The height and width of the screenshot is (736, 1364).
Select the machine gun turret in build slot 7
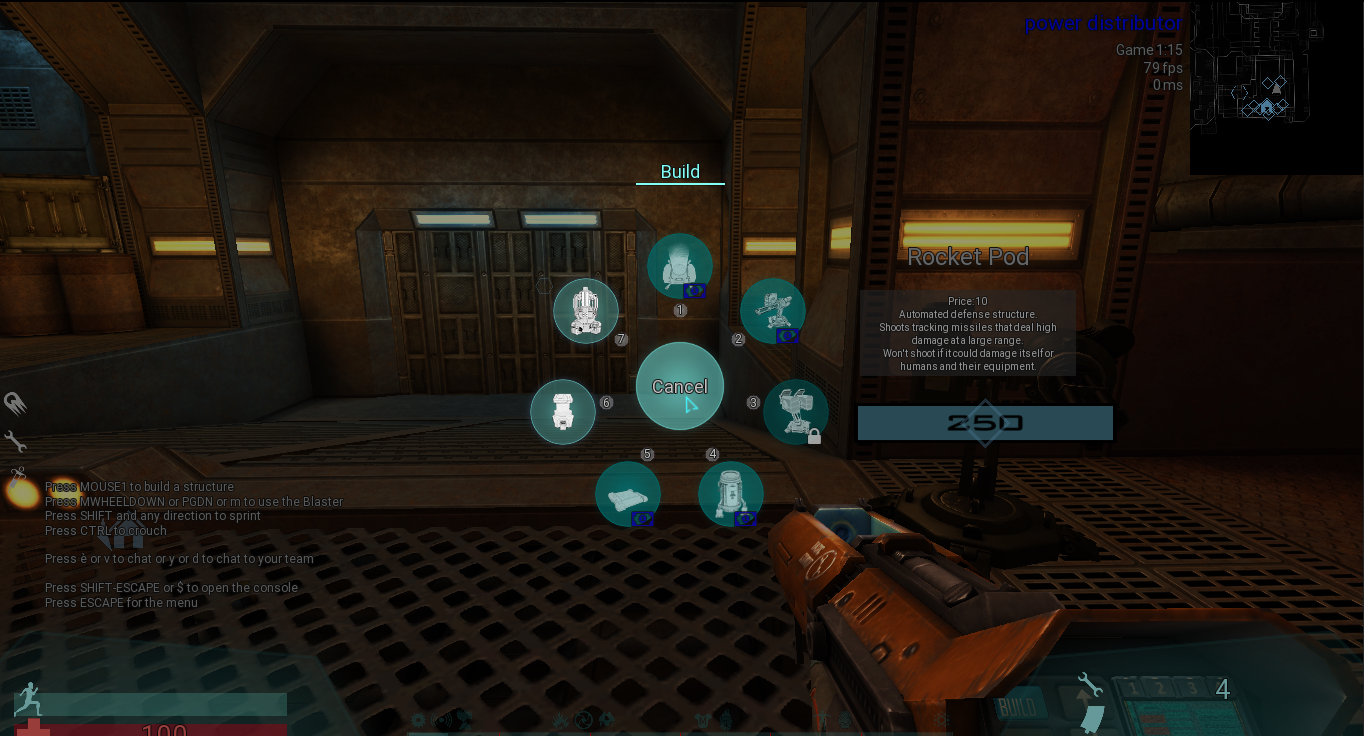(586, 310)
